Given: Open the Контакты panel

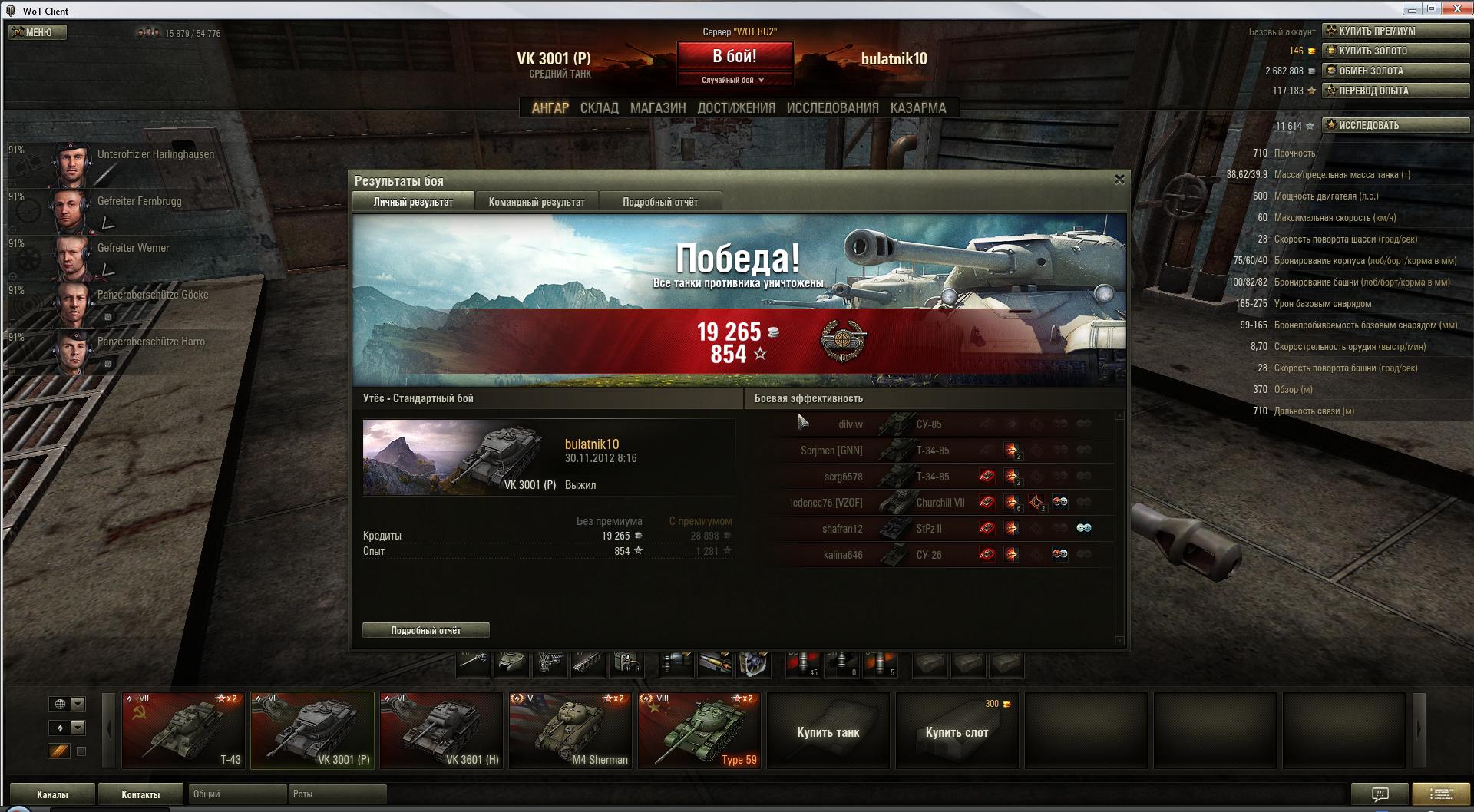Looking at the screenshot, I should (140, 794).
